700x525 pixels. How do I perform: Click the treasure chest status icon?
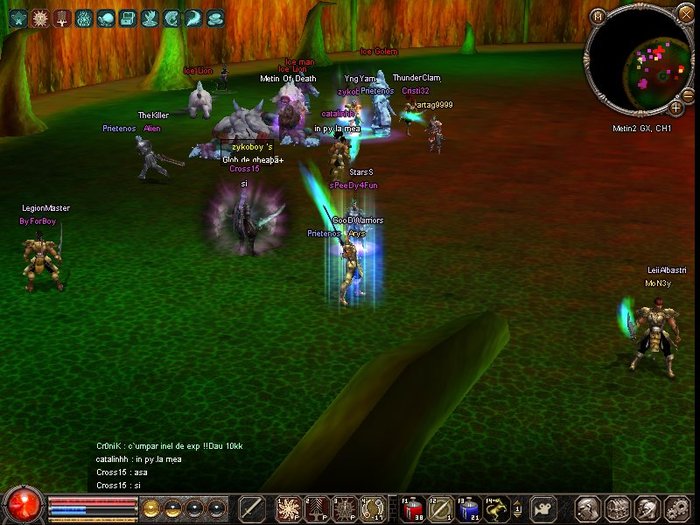pyautogui.click(x=128, y=18)
